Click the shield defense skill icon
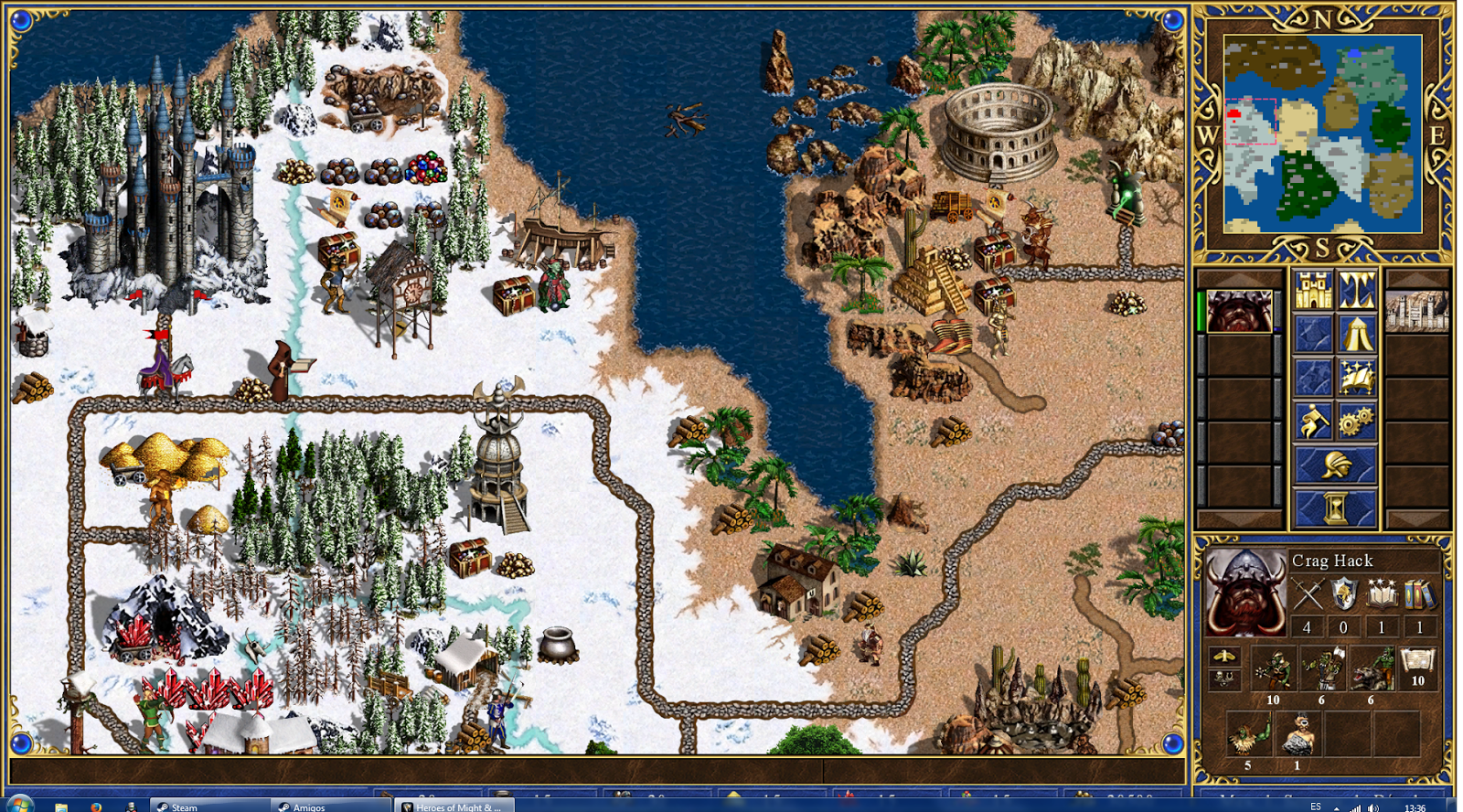The image size is (1463, 812). (x=1343, y=593)
